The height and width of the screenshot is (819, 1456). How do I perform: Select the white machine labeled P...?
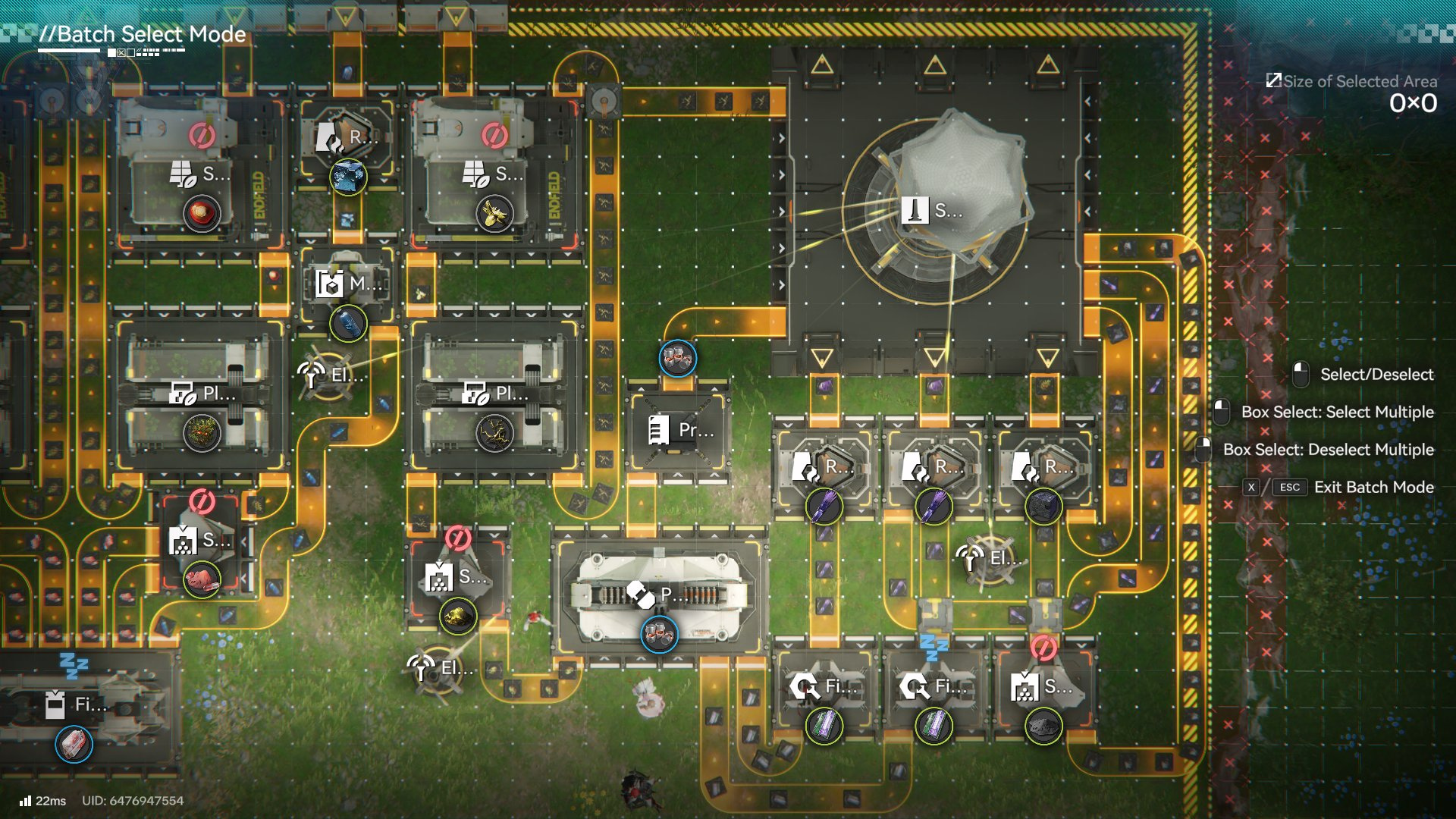[658, 595]
